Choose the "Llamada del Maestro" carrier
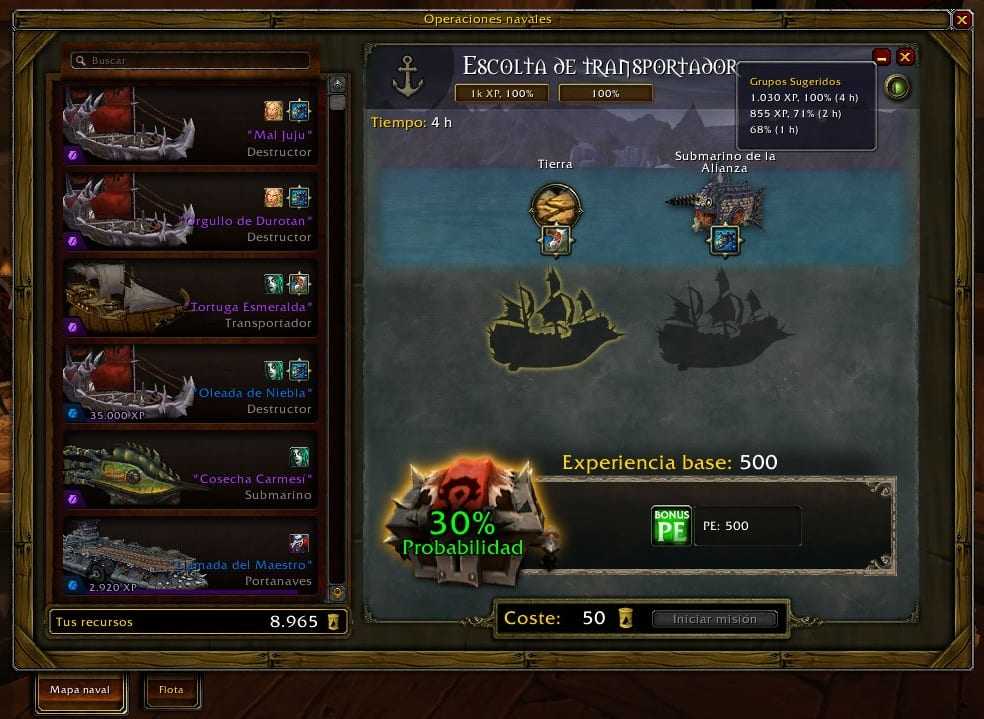The image size is (984, 719). click(190, 555)
